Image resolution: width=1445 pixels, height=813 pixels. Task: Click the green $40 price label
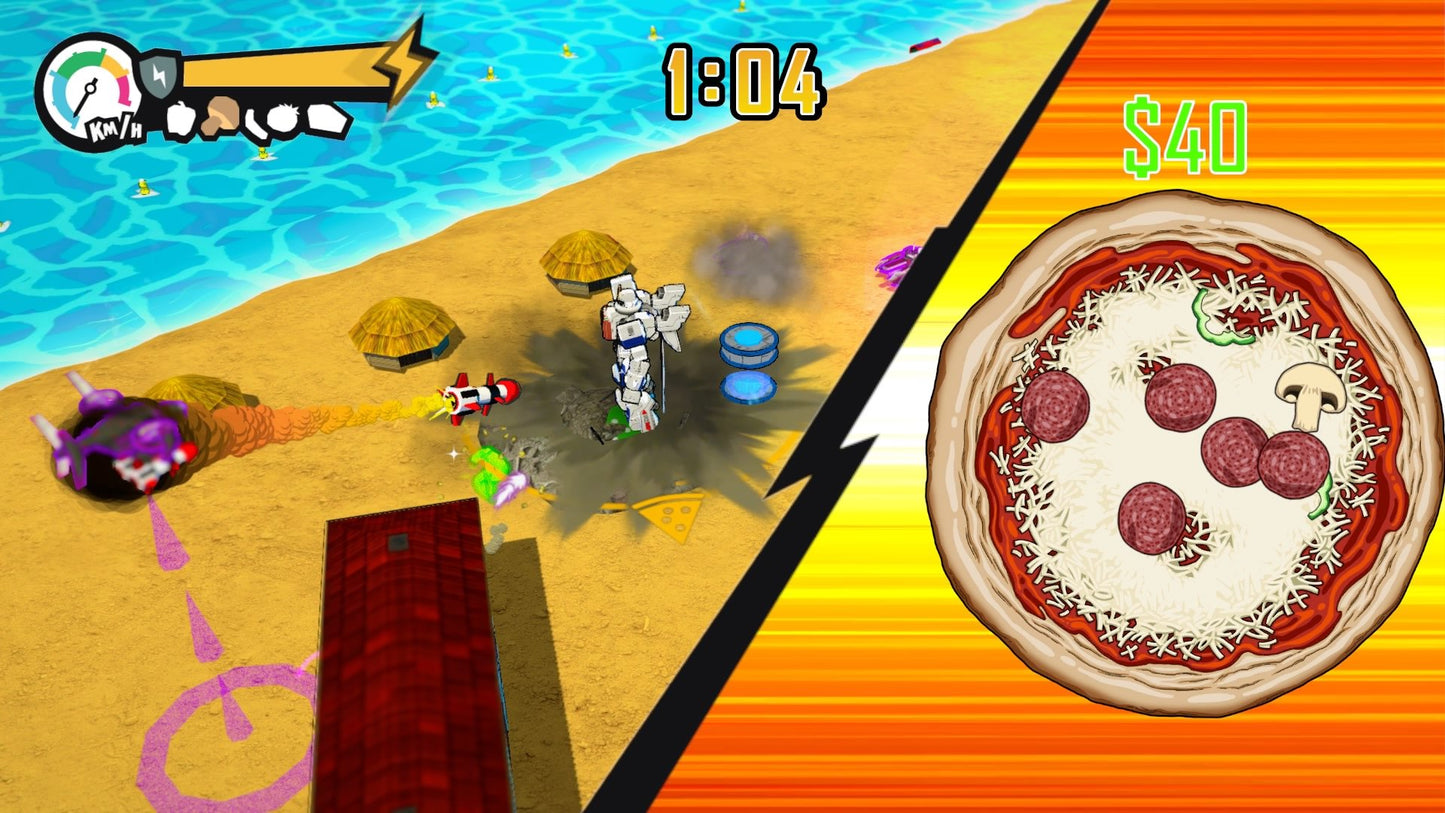(1185, 133)
